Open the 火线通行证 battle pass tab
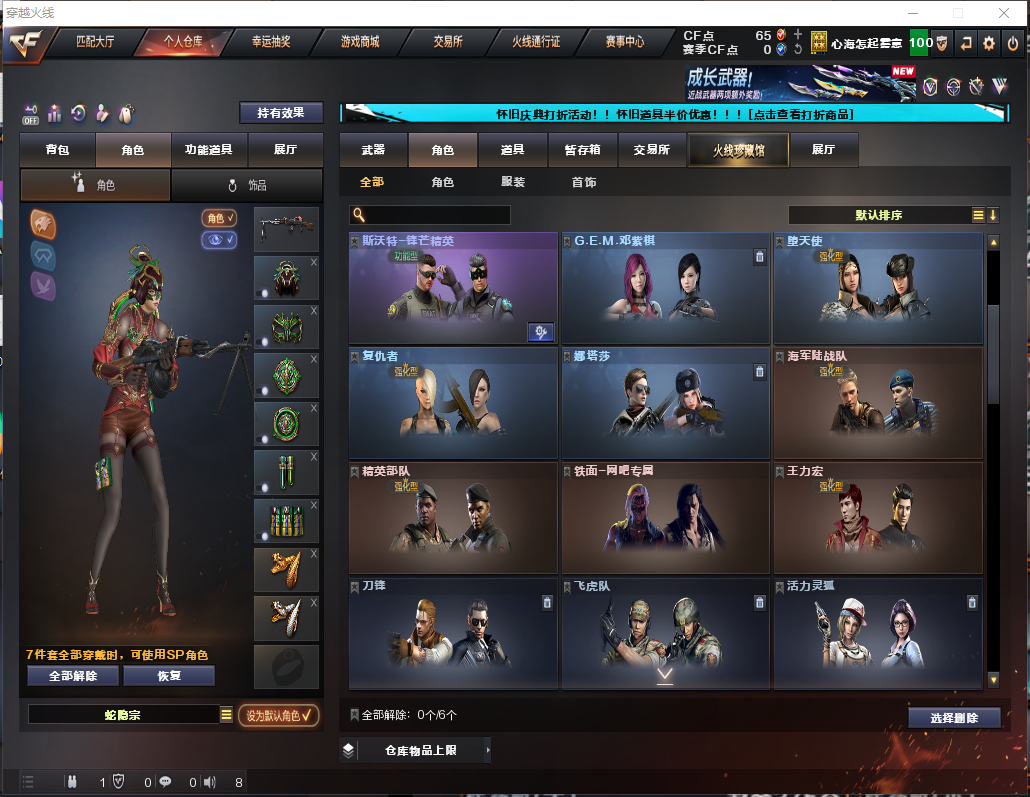 537,42
